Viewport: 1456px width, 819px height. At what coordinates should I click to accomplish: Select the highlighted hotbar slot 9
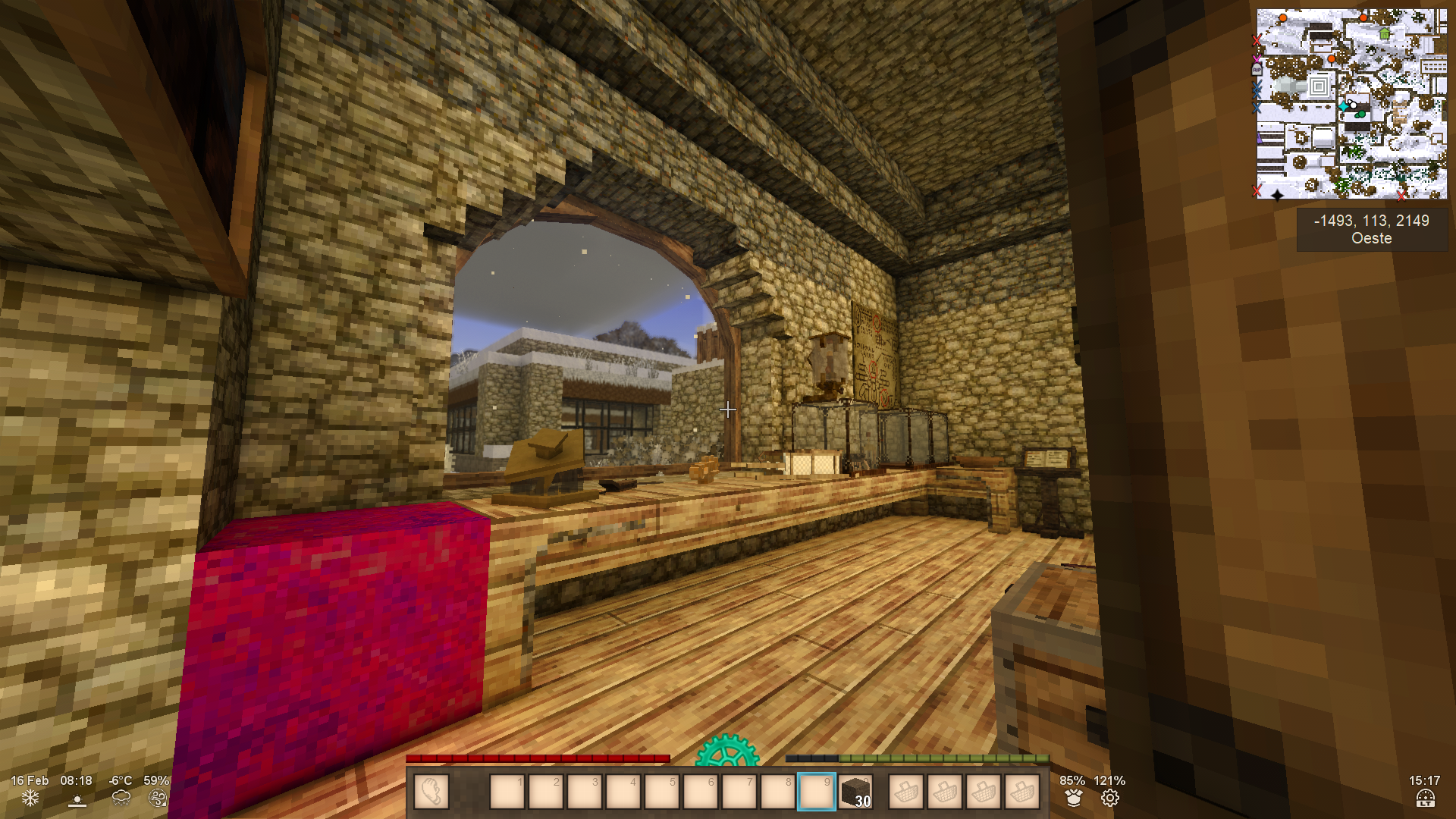click(816, 792)
